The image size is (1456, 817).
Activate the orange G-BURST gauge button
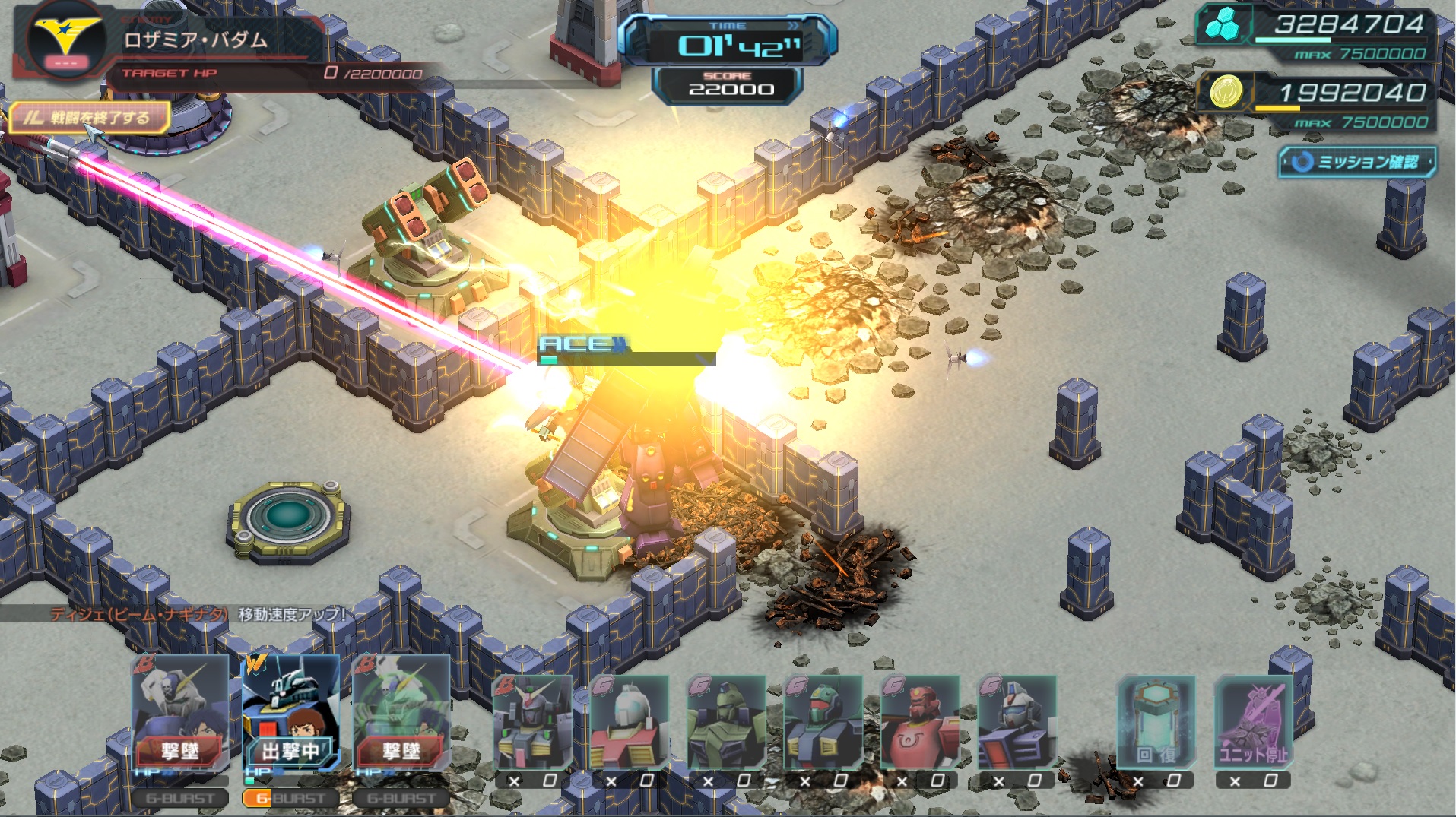point(289,798)
